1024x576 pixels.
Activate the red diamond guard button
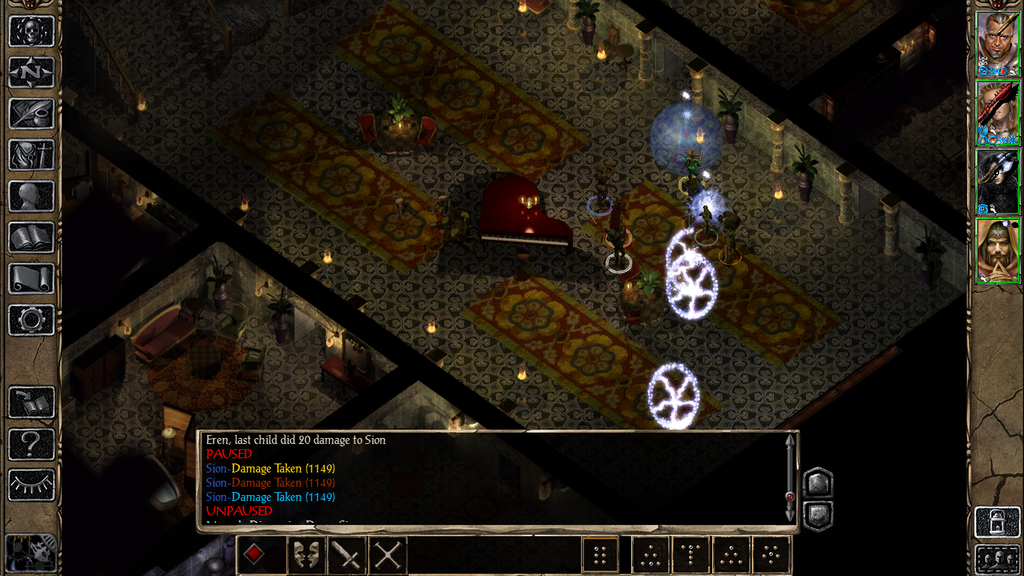(x=256, y=555)
